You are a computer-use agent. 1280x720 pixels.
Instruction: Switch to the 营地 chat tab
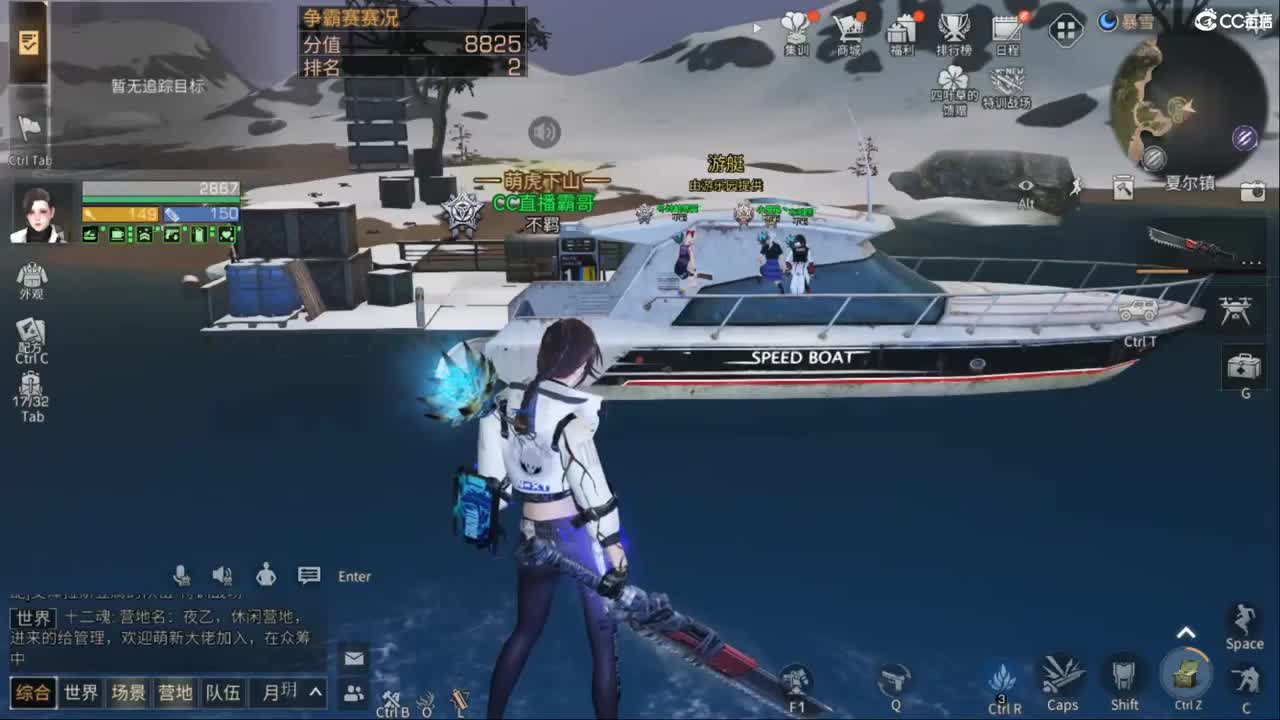[177, 691]
